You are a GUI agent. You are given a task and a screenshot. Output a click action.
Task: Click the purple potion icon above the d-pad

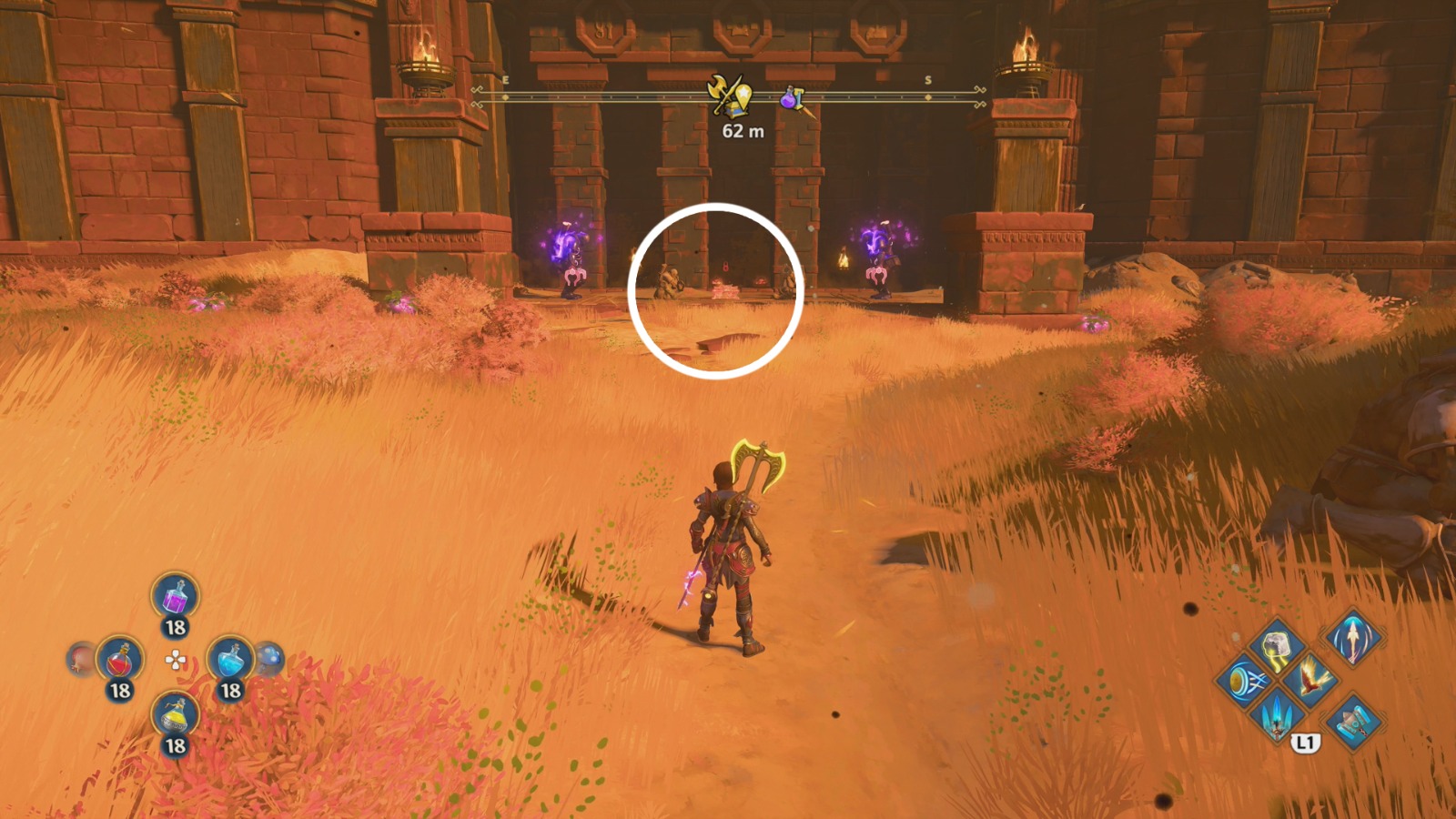coord(175,597)
